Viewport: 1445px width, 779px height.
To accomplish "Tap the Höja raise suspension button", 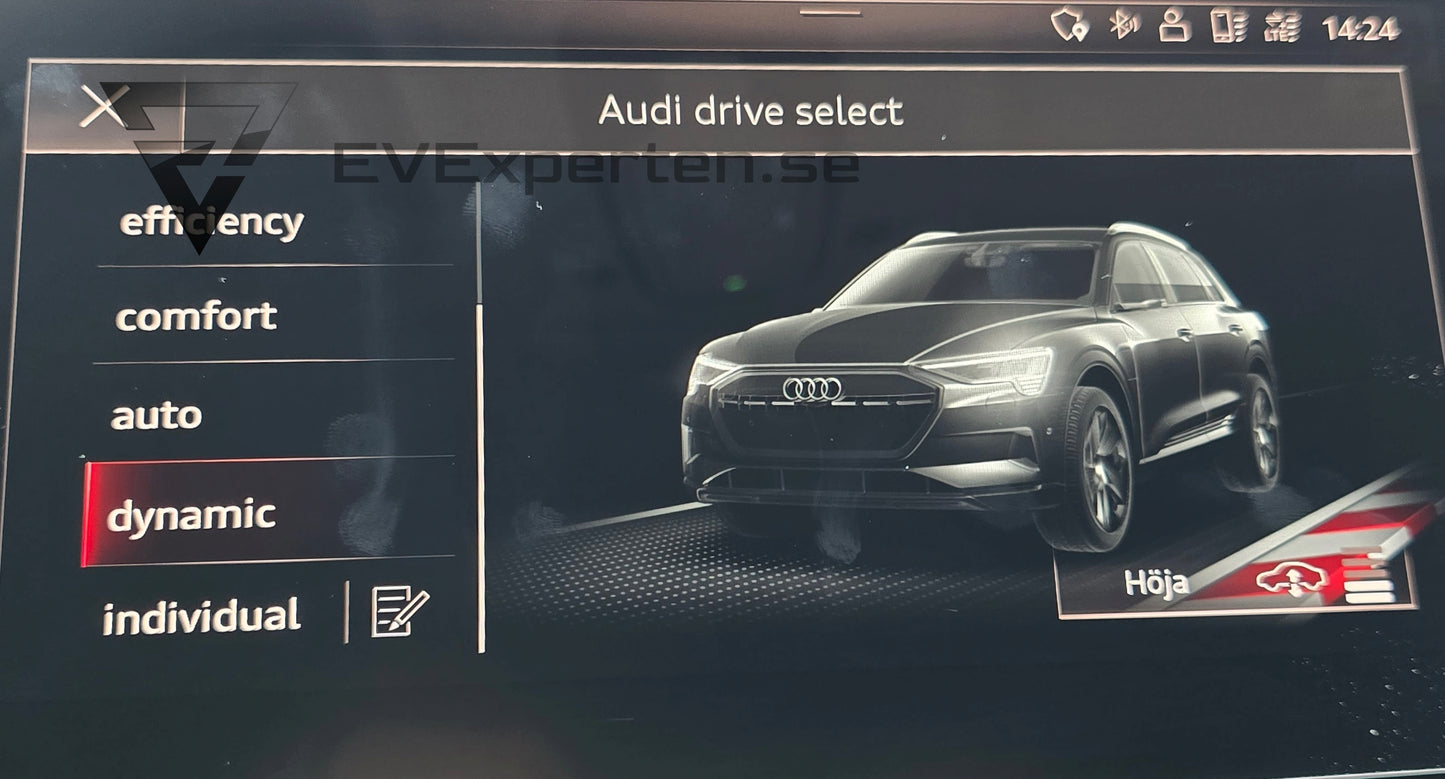I will (x=1237, y=582).
